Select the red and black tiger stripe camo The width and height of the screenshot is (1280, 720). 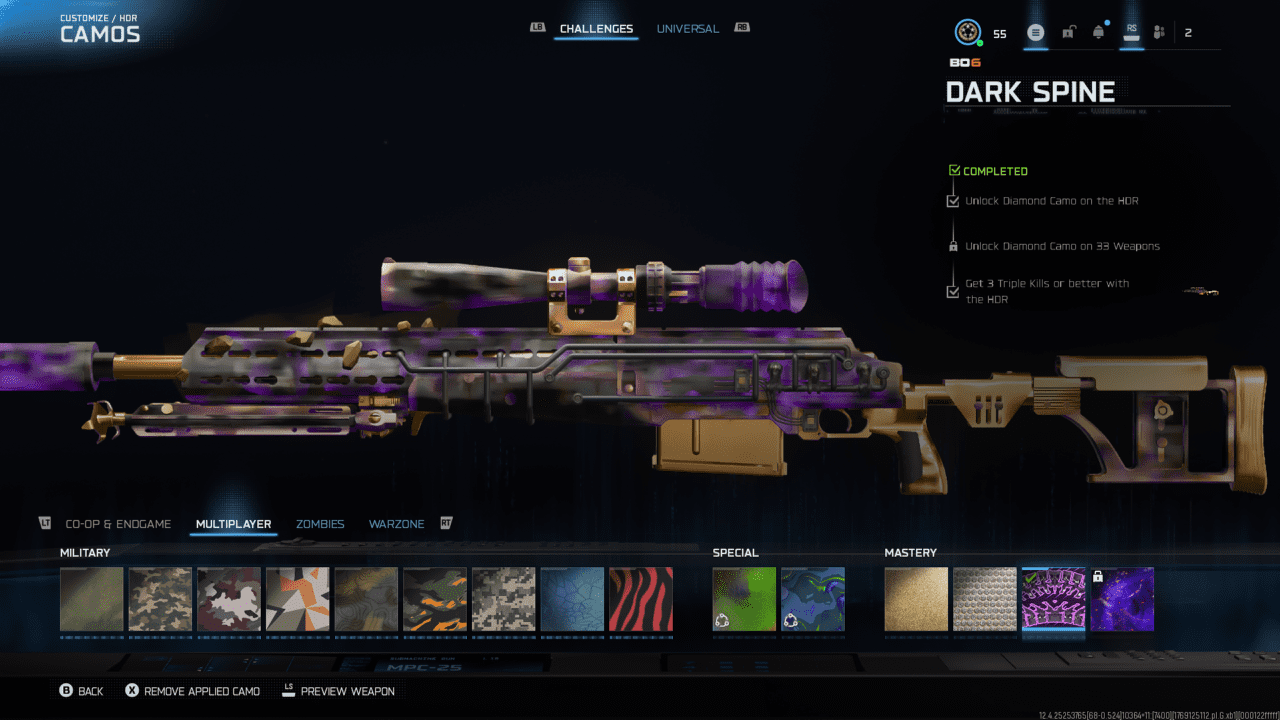coord(641,599)
